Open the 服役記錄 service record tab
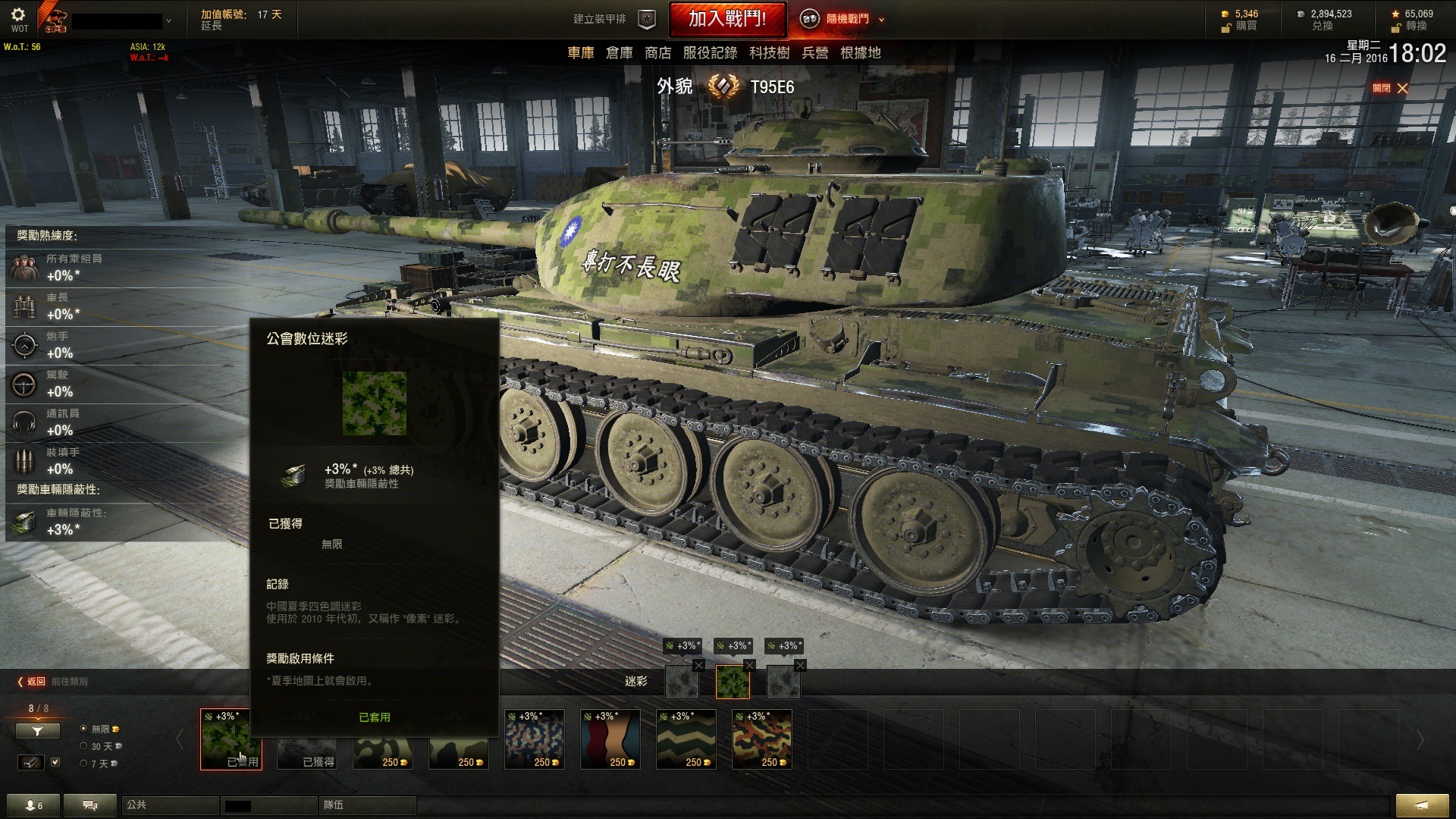1456x819 pixels. click(710, 52)
